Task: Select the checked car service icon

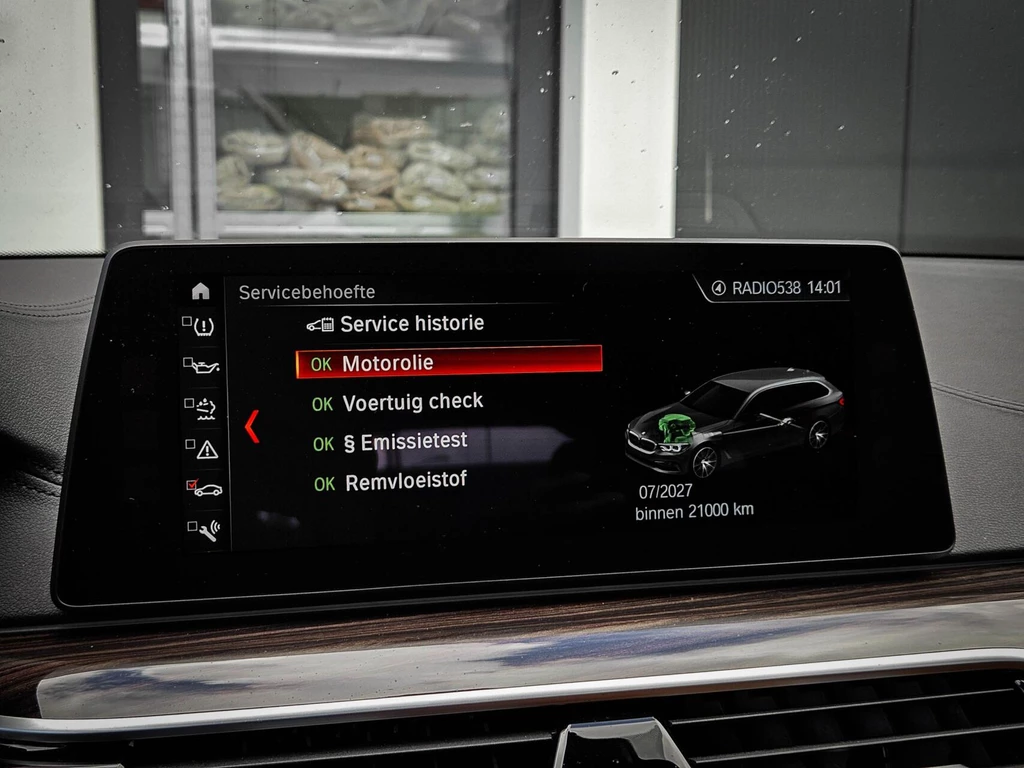Action: coord(205,488)
